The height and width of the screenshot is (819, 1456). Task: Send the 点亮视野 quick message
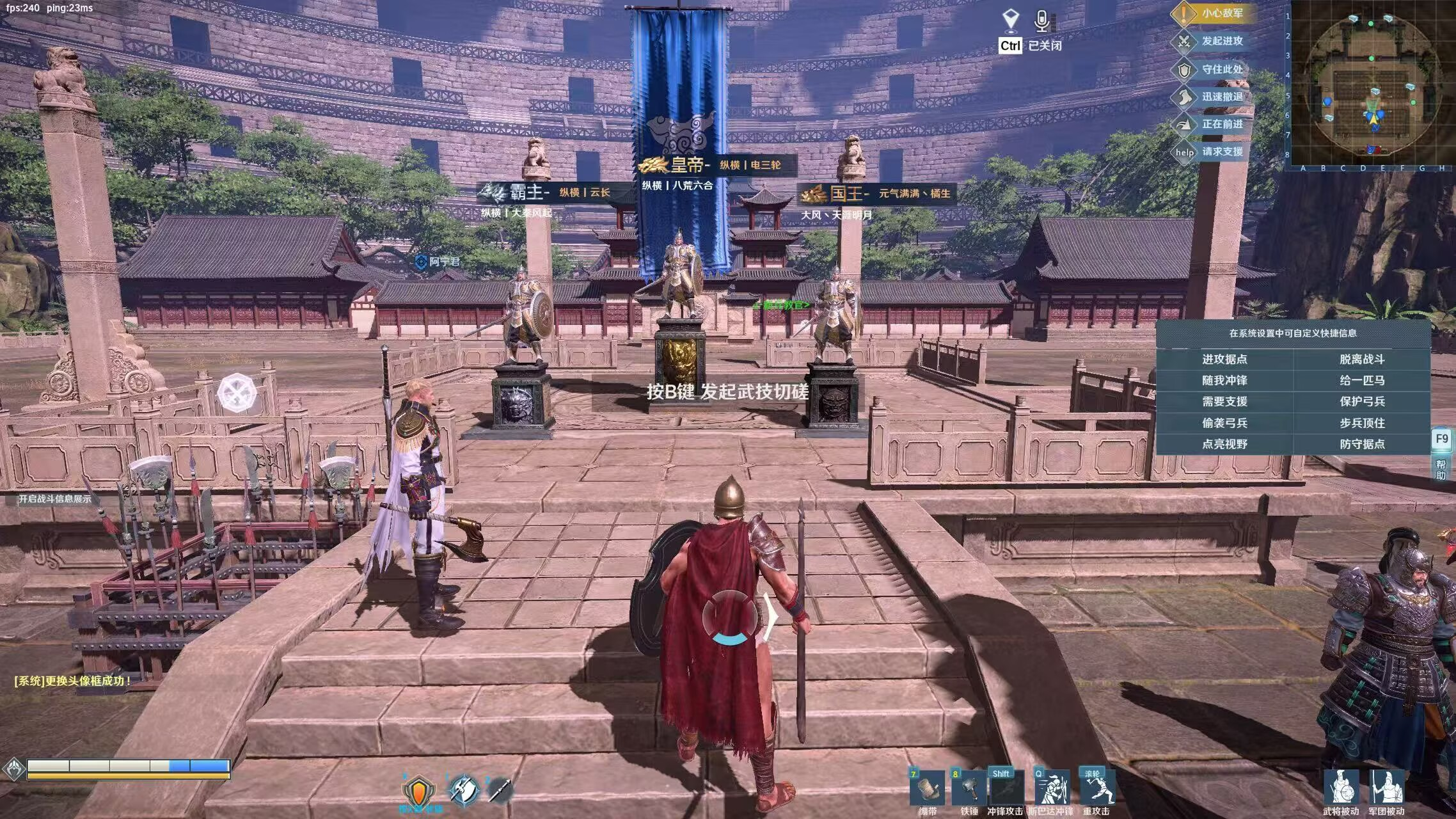[x=1224, y=444]
